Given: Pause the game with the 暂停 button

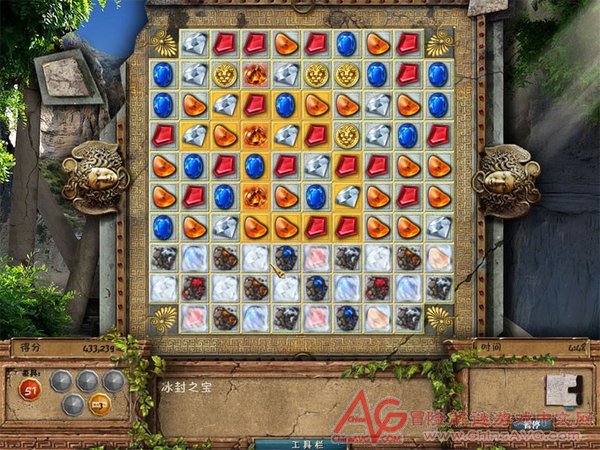Looking at the screenshot, I should (x=535, y=425).
